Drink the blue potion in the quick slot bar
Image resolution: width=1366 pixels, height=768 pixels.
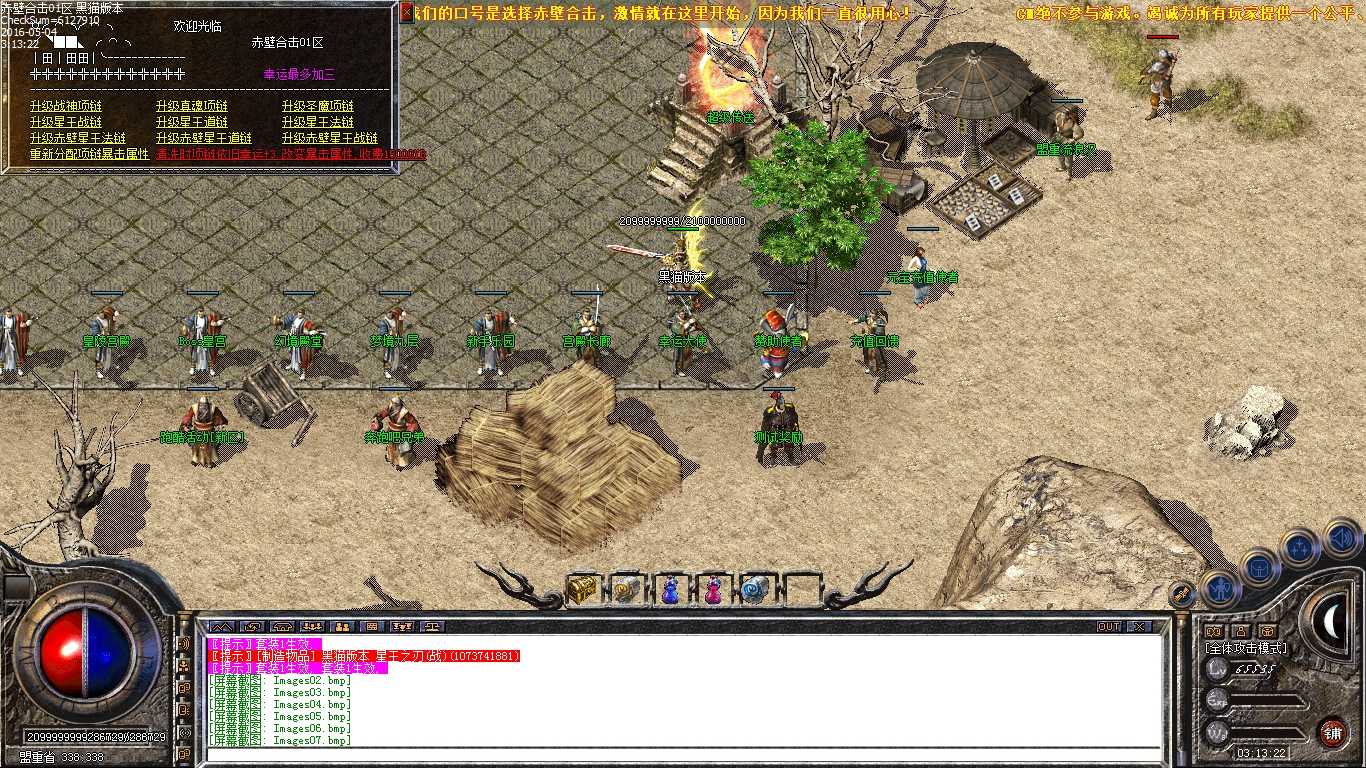(x=669, y=590)
